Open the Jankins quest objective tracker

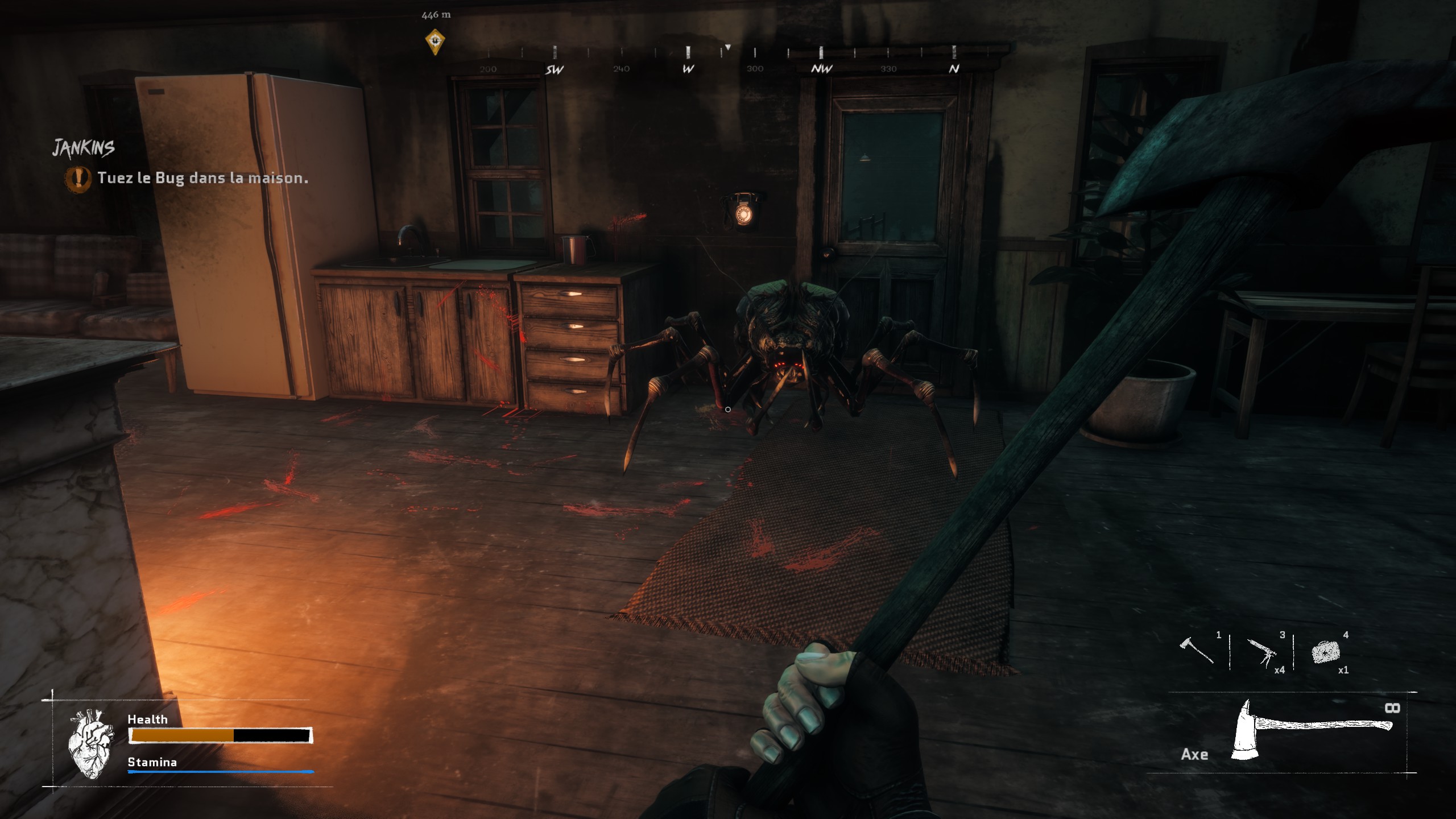84,148
